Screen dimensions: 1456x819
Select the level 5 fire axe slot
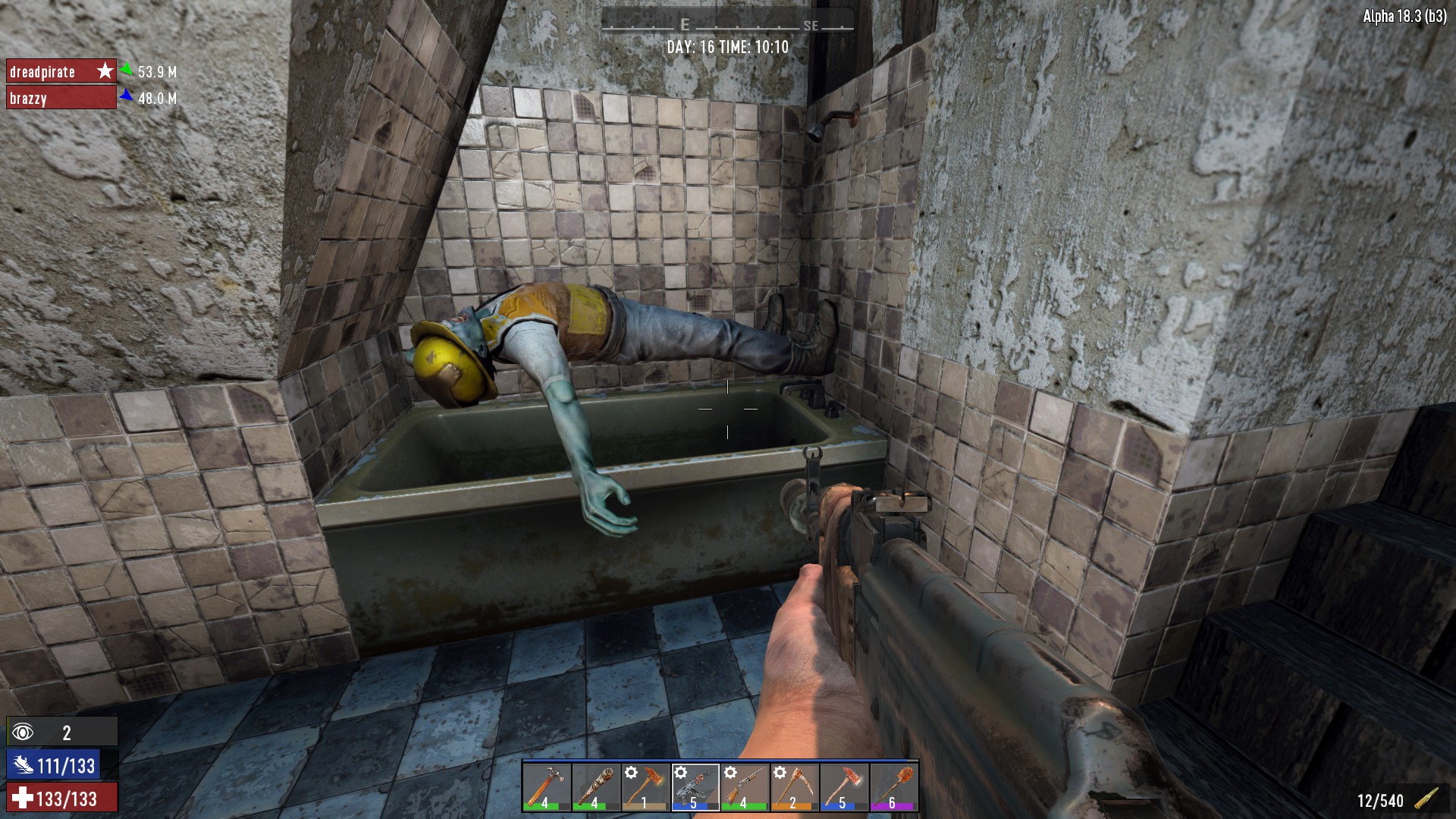tap(844, 787)
